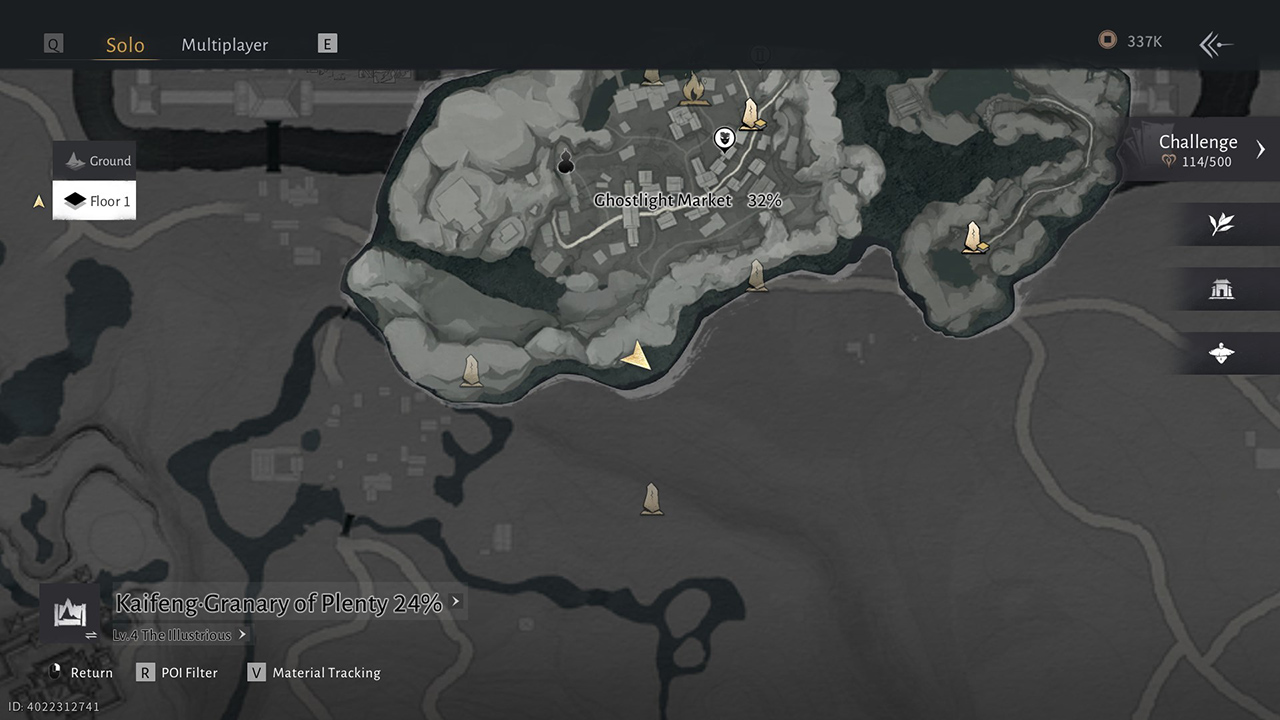Open Material Tracking
This screenshot has width=1280, height=720.
[315, 673]
